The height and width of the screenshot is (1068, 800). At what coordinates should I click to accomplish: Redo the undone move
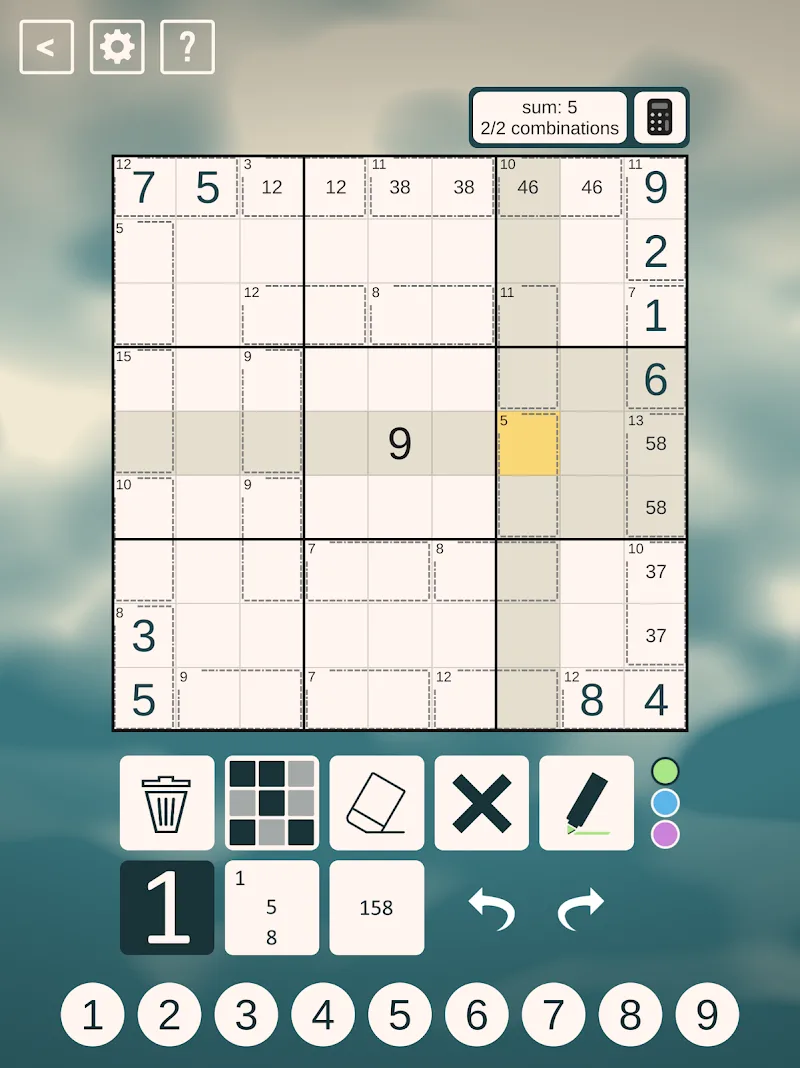(582, 908)
